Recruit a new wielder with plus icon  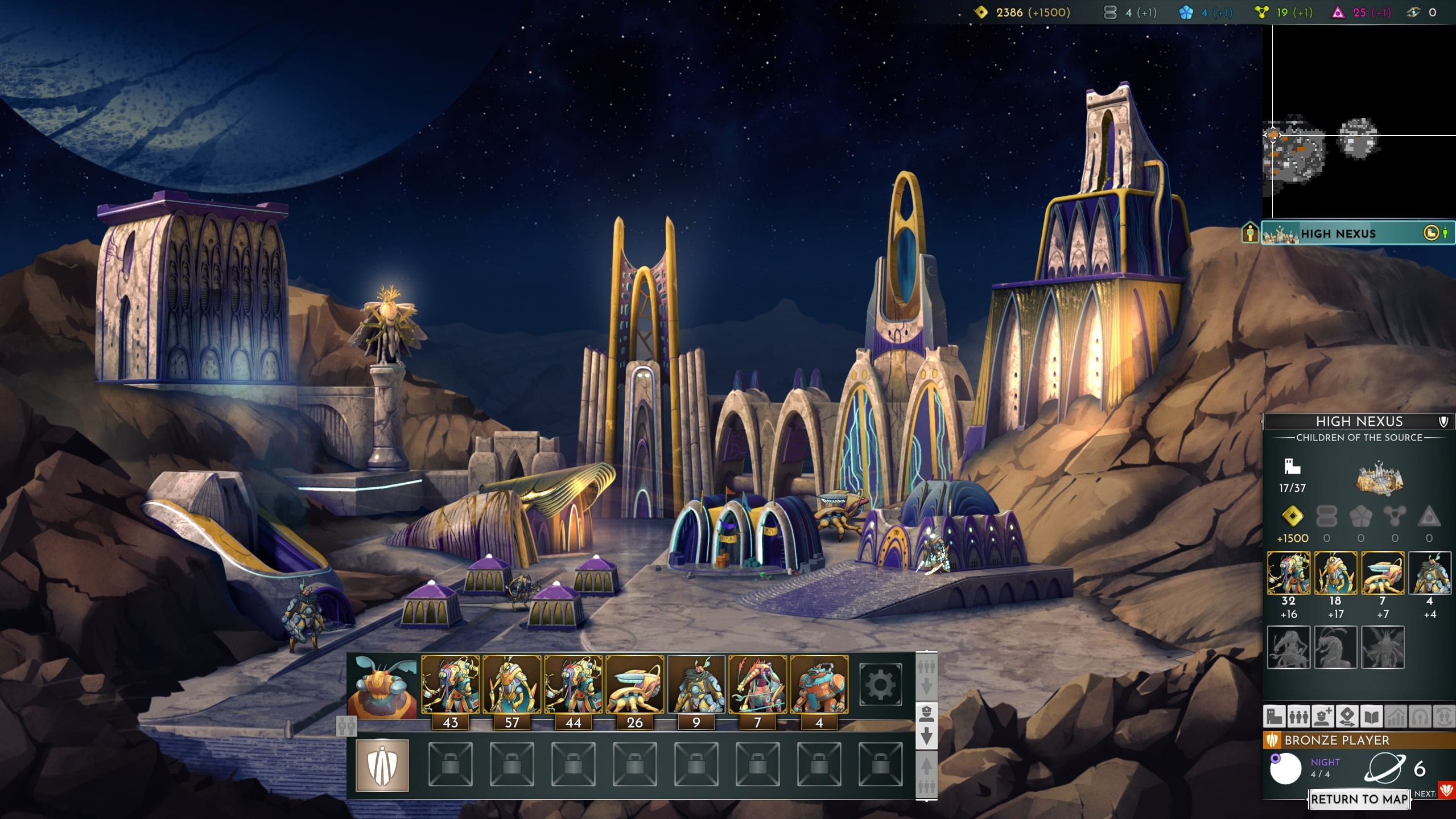click(1323, 717)
